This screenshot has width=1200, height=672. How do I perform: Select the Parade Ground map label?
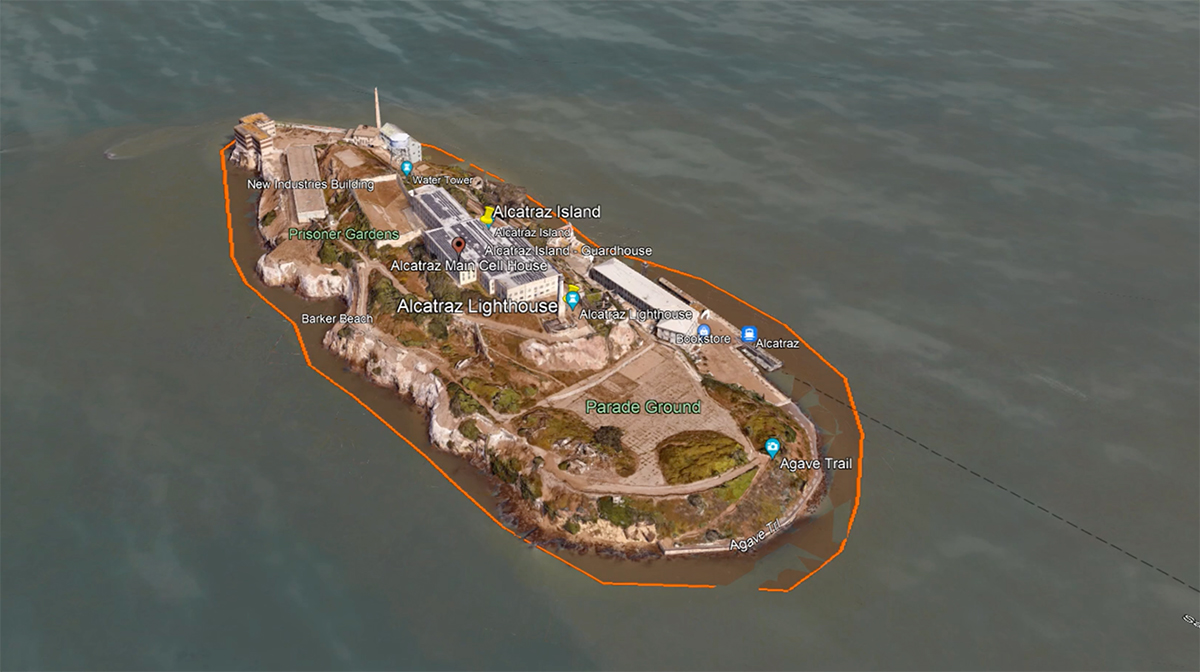pyautogui.click(x=642, y=408)
